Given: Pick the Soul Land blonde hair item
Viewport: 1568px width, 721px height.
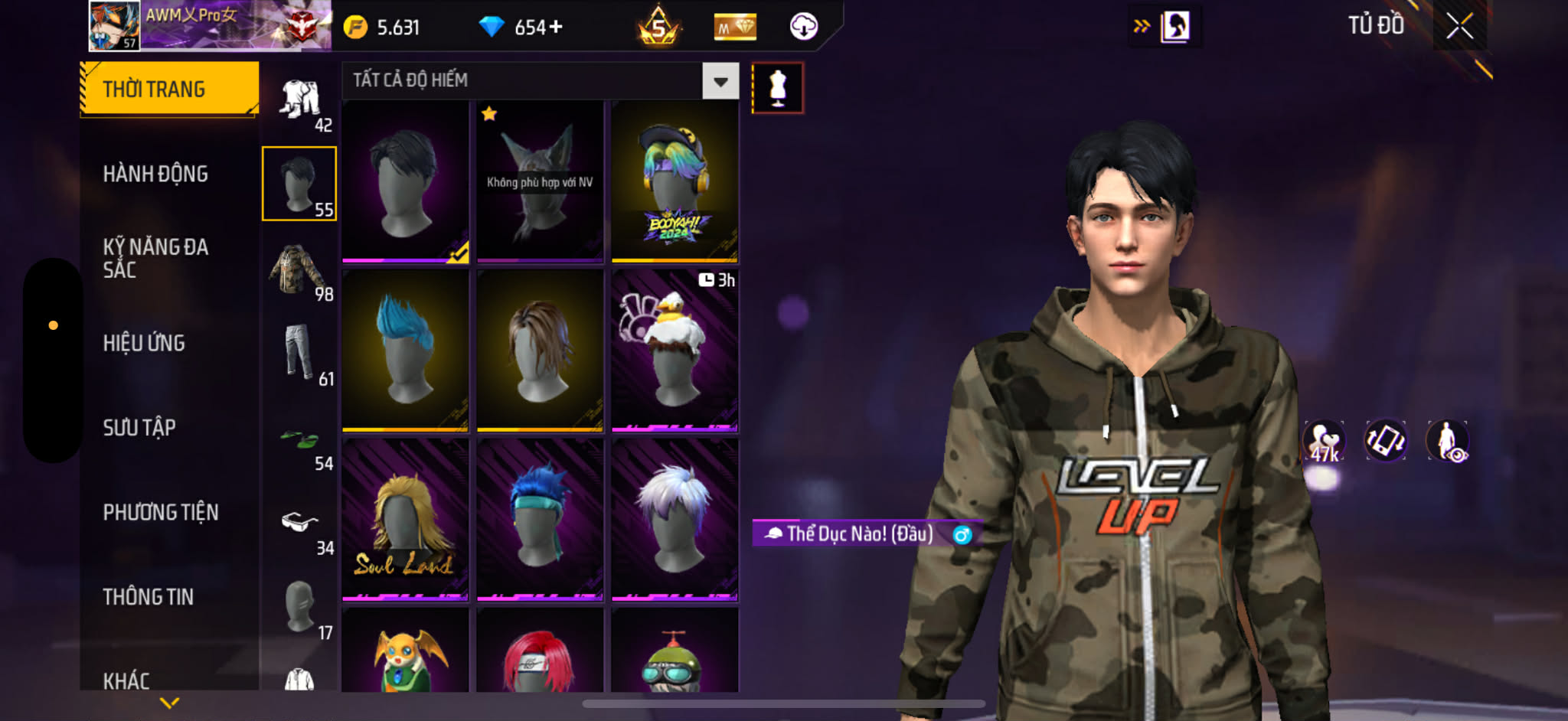Looking at the screenshot, I should coord(405,520).
